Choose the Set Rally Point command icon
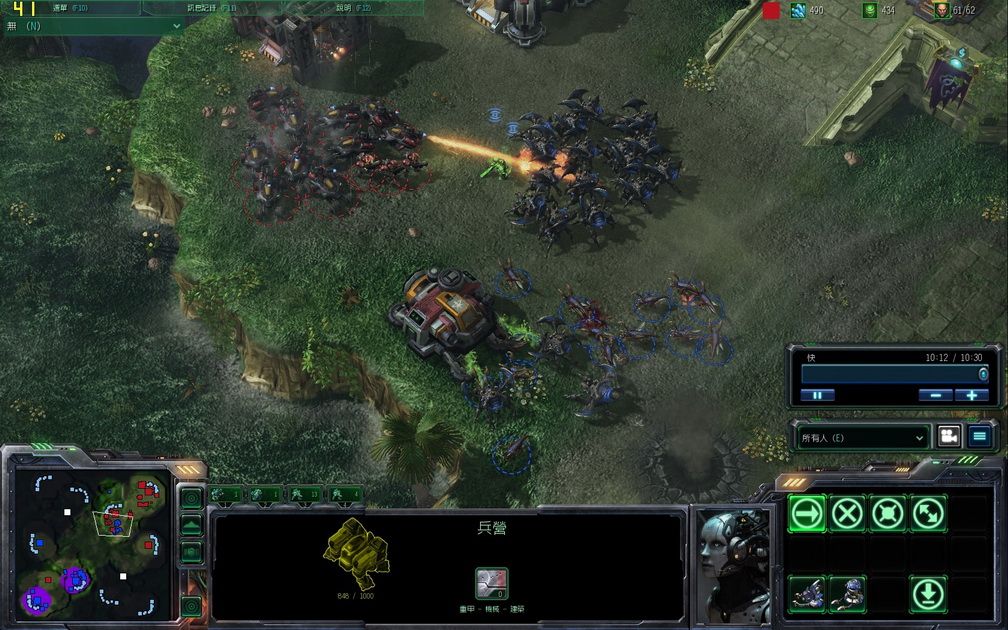Screen dimensions: 1008x630 [x=928, y=514]
